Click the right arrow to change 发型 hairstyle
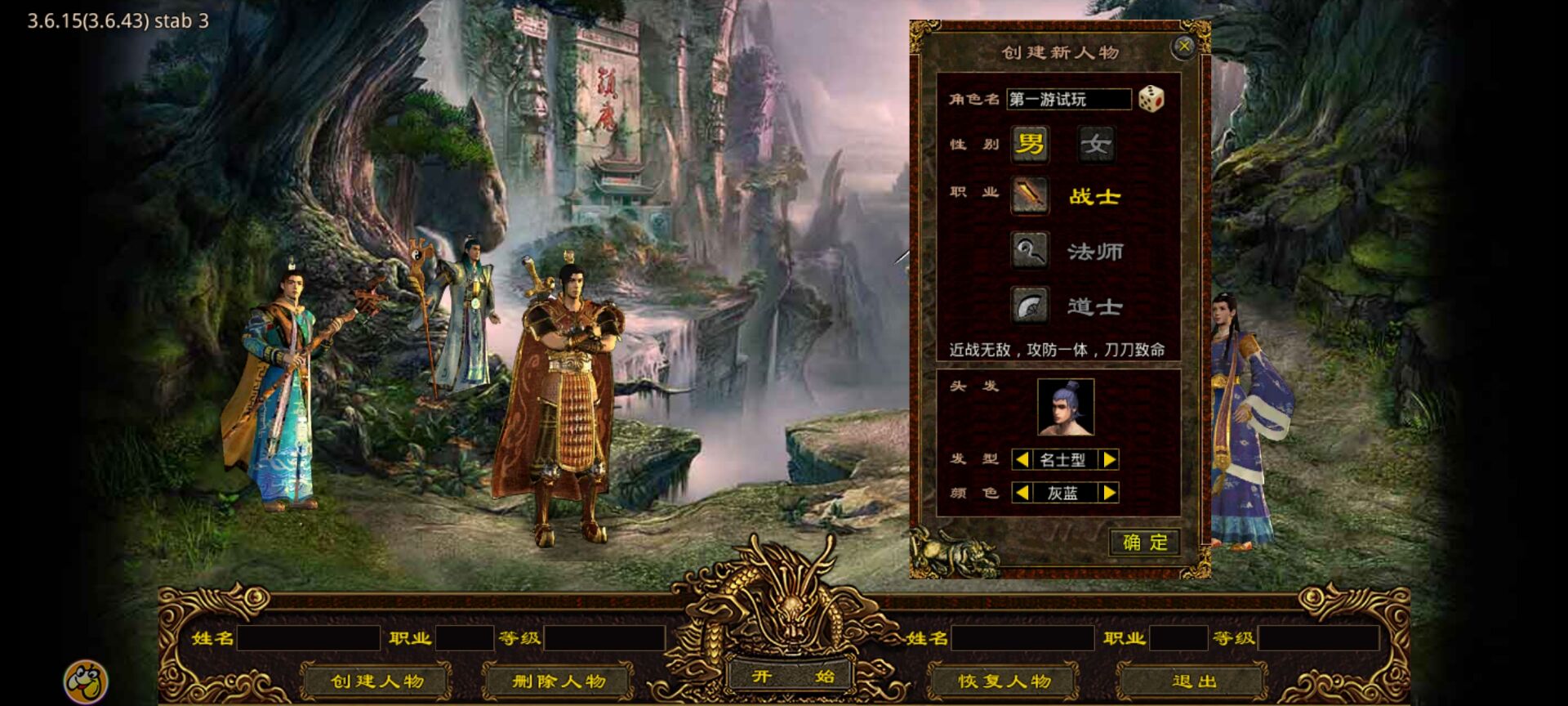The height and width of the screenshot is (706, 1568). 1109,459
